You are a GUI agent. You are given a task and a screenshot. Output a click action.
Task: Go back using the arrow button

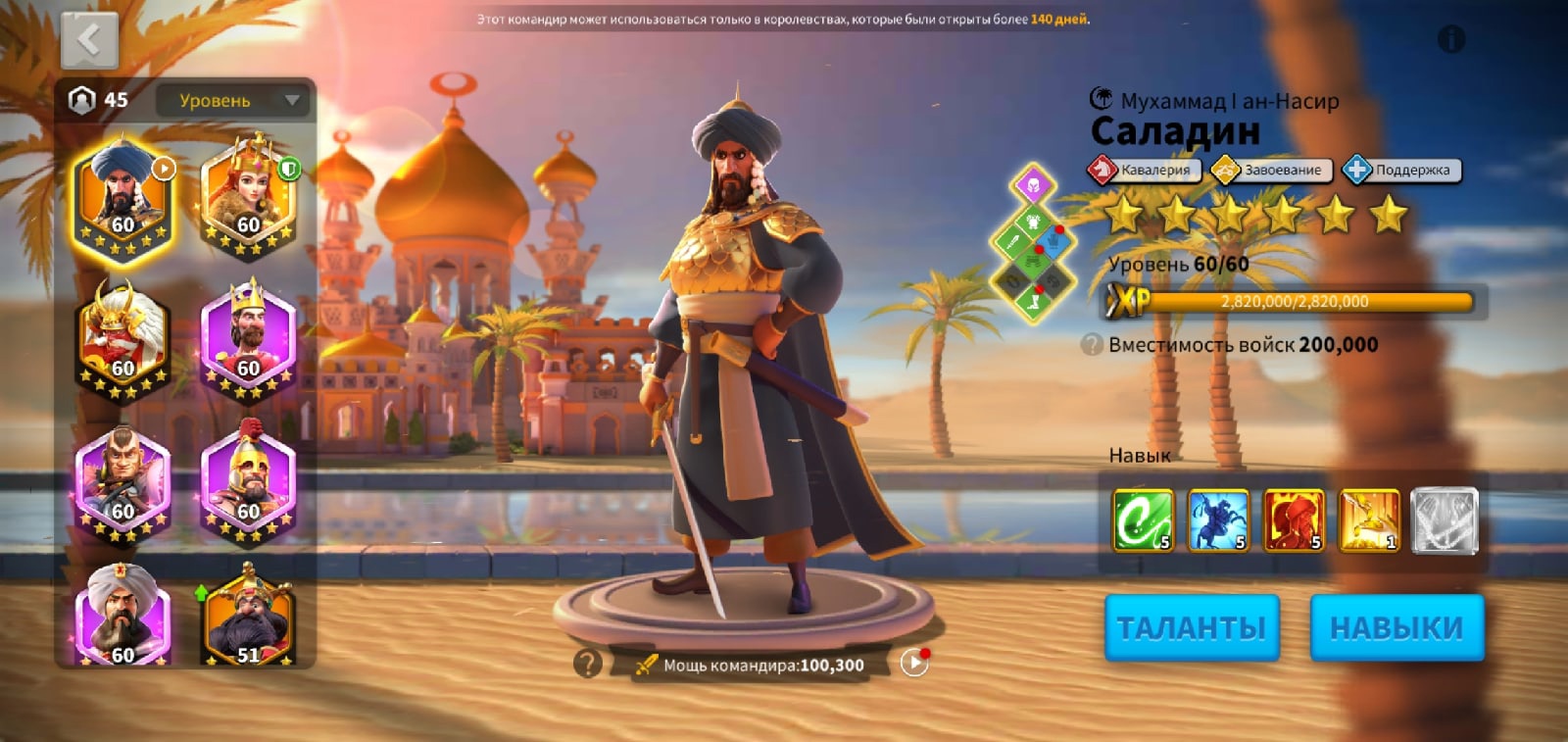(89, 40)
